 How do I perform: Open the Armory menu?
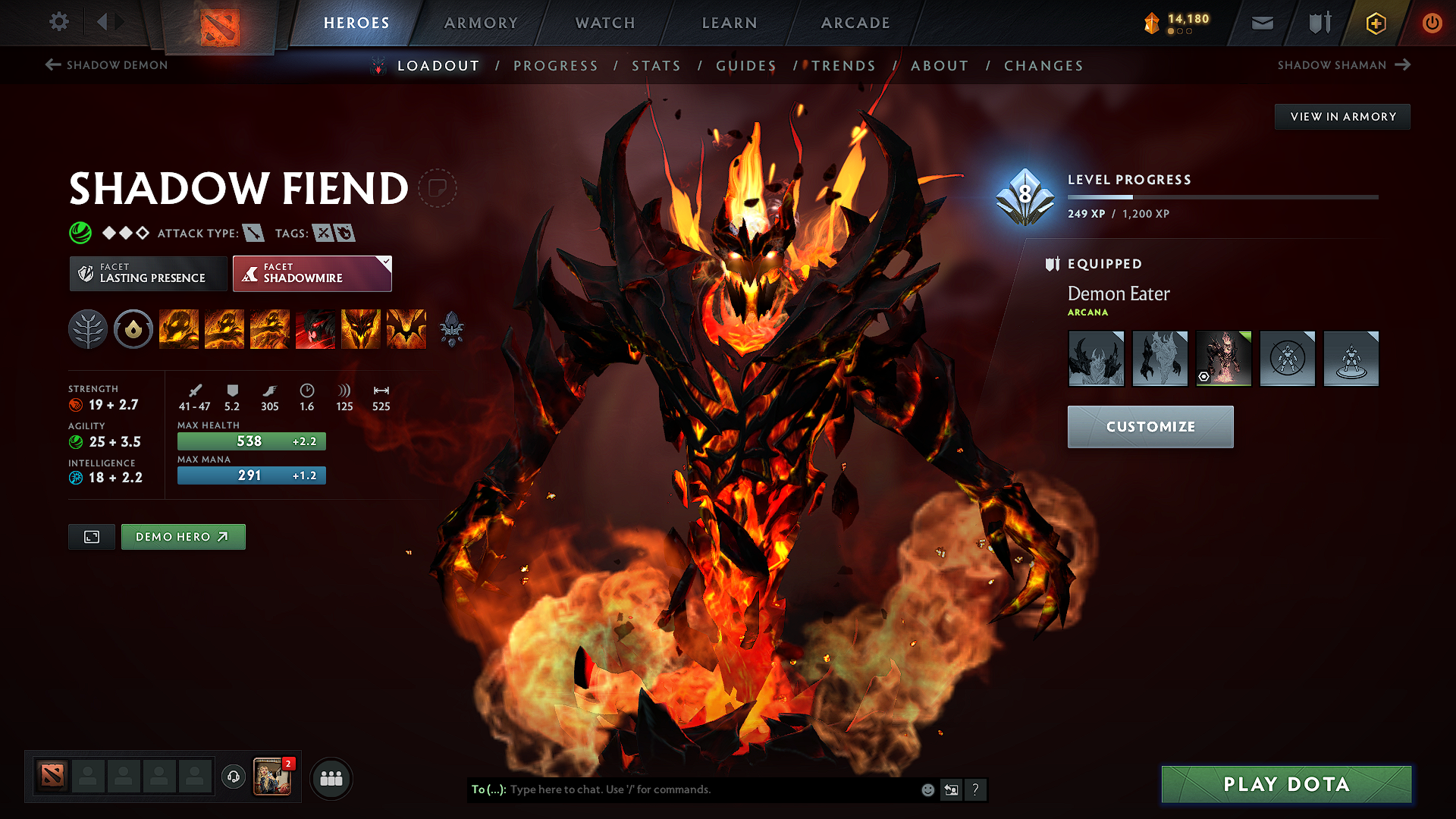click(481, 23)
